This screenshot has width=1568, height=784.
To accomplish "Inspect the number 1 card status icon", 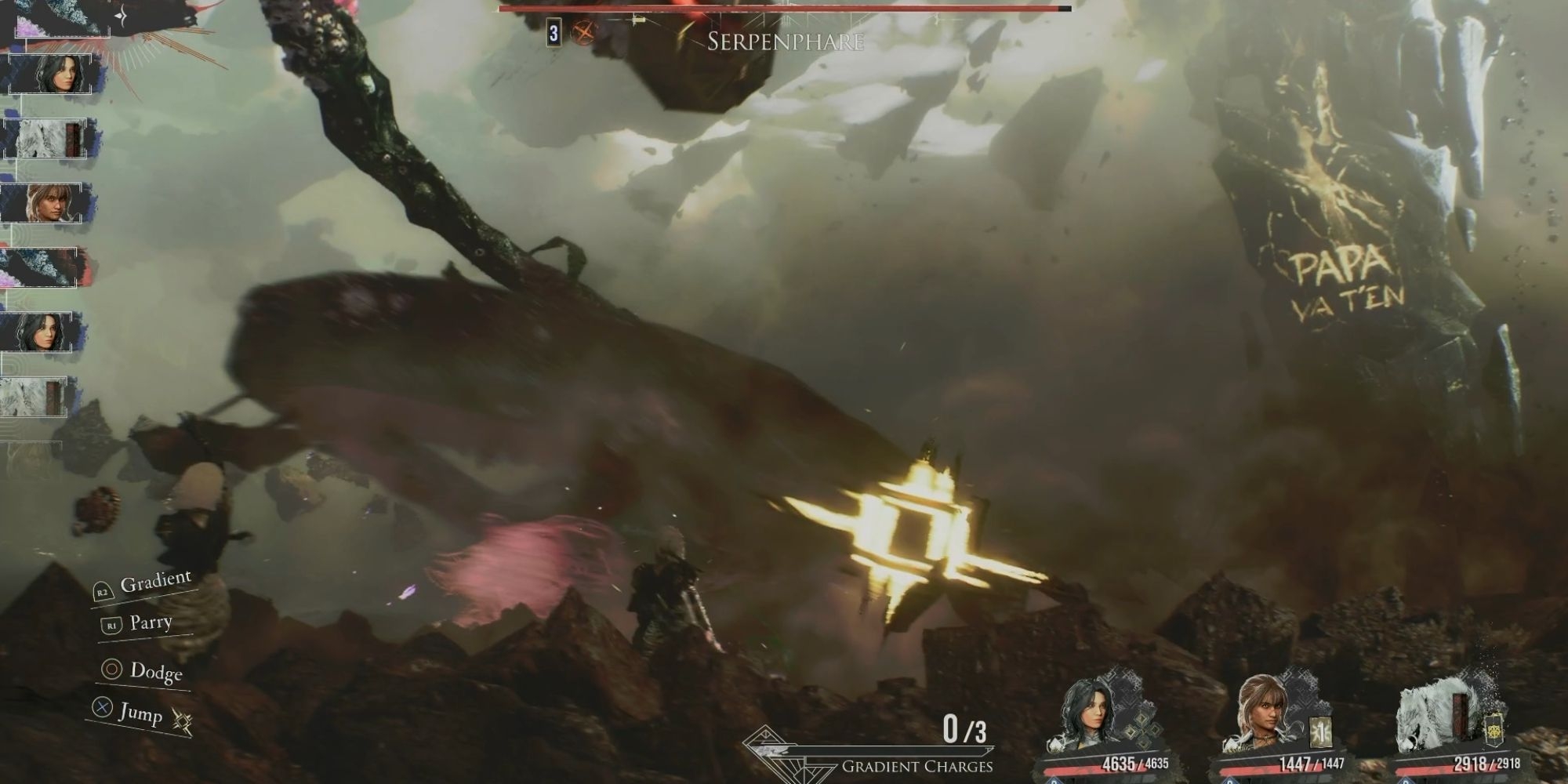I will [1319, 734].
